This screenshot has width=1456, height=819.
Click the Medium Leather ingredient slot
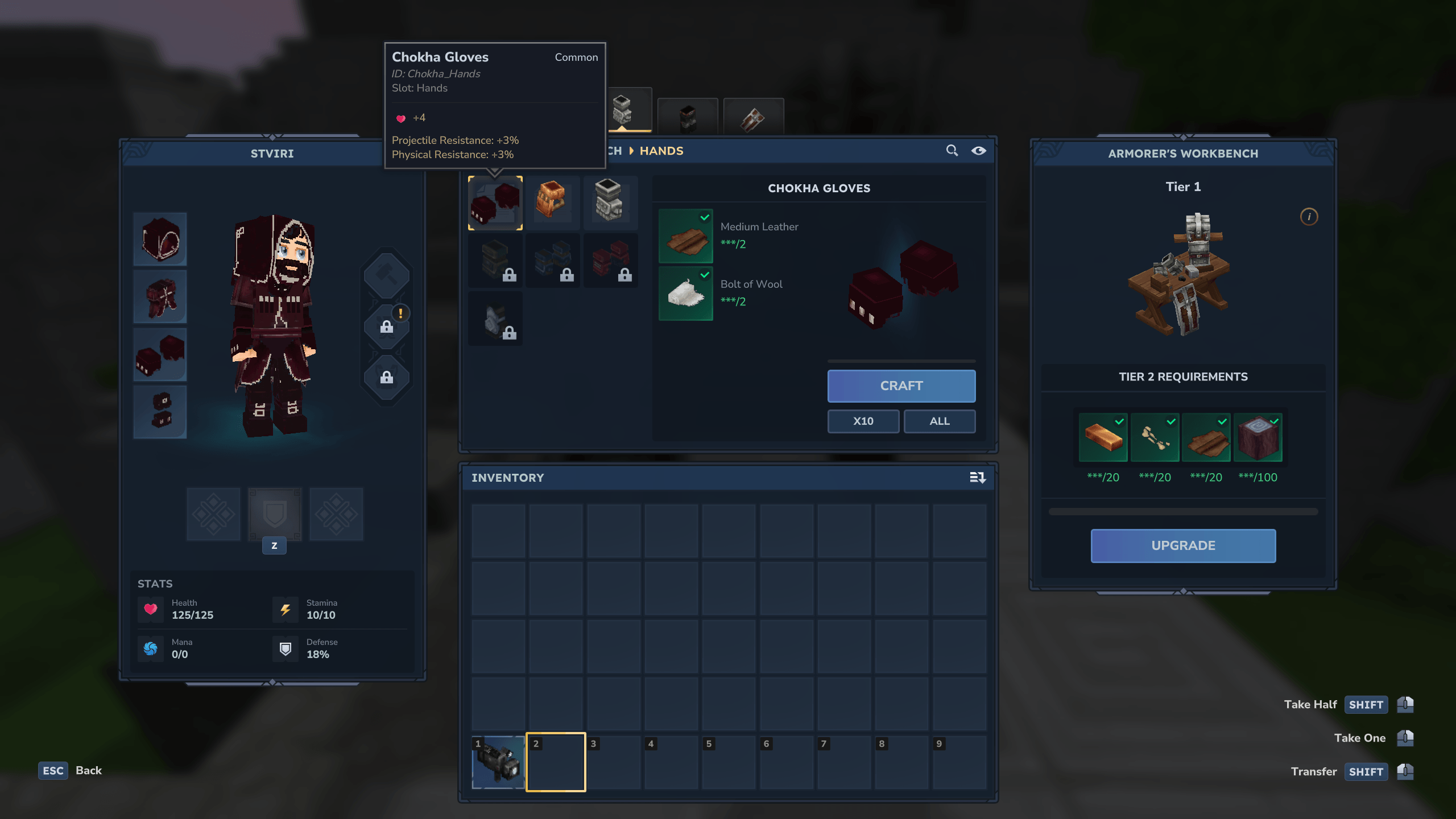pos(685,236)
